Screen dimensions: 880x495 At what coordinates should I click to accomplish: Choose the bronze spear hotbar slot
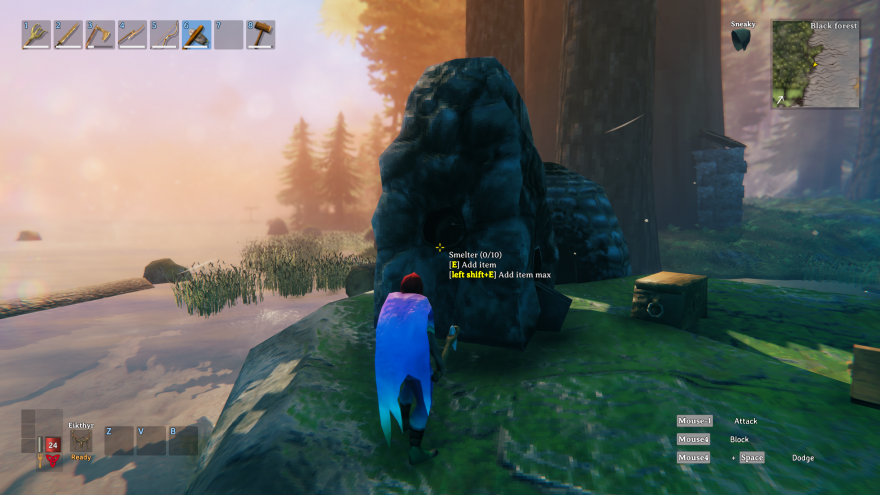(x=132, y=35)
